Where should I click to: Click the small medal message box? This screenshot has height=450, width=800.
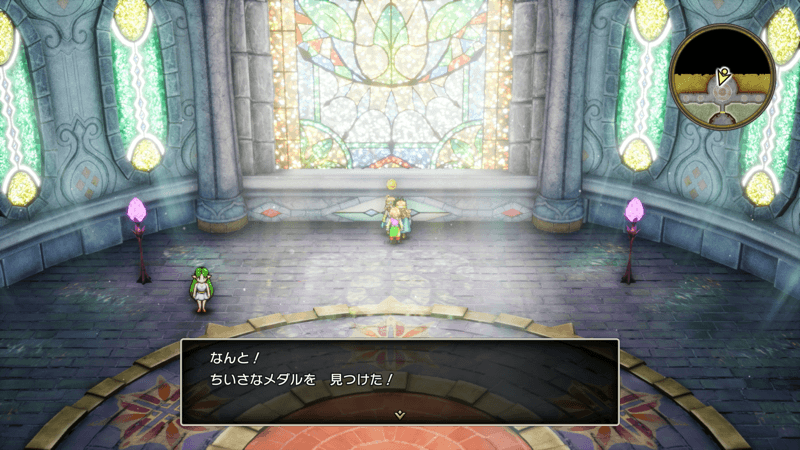pos(399,381)
